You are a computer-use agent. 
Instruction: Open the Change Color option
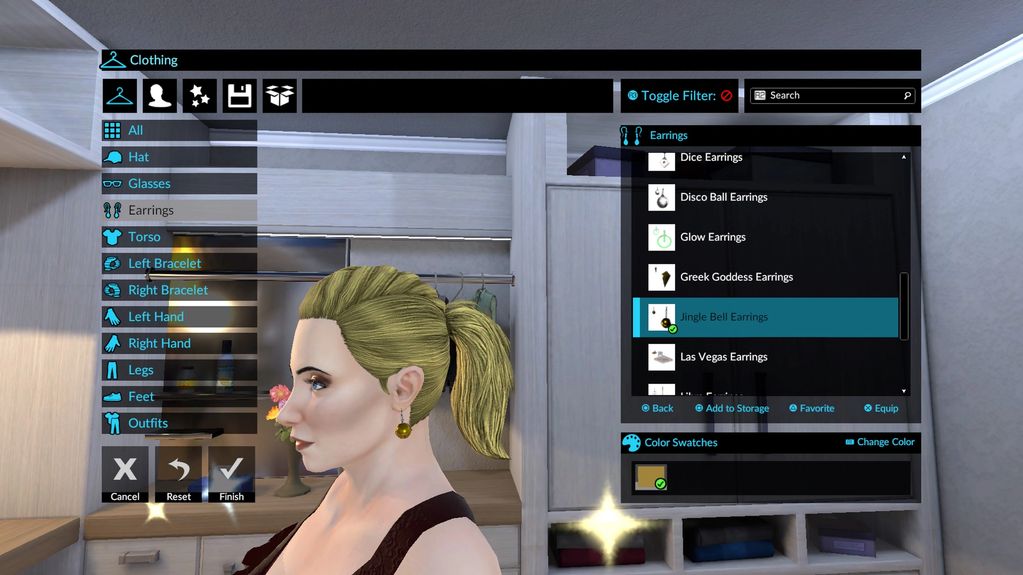coord(880,442)
